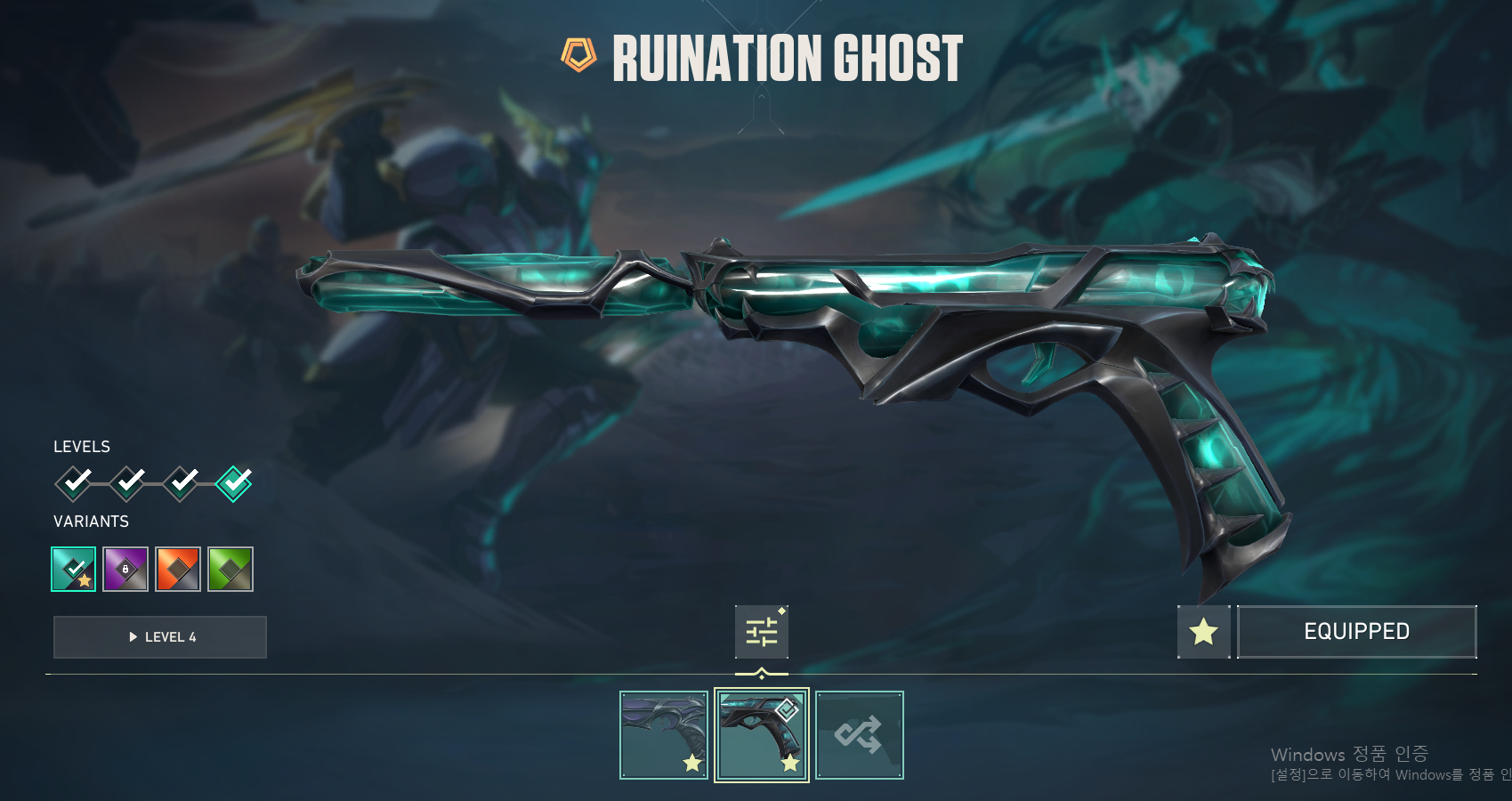
Task: Select the green variant swatch
Action: pyautogui.click(x=230, y=569)
